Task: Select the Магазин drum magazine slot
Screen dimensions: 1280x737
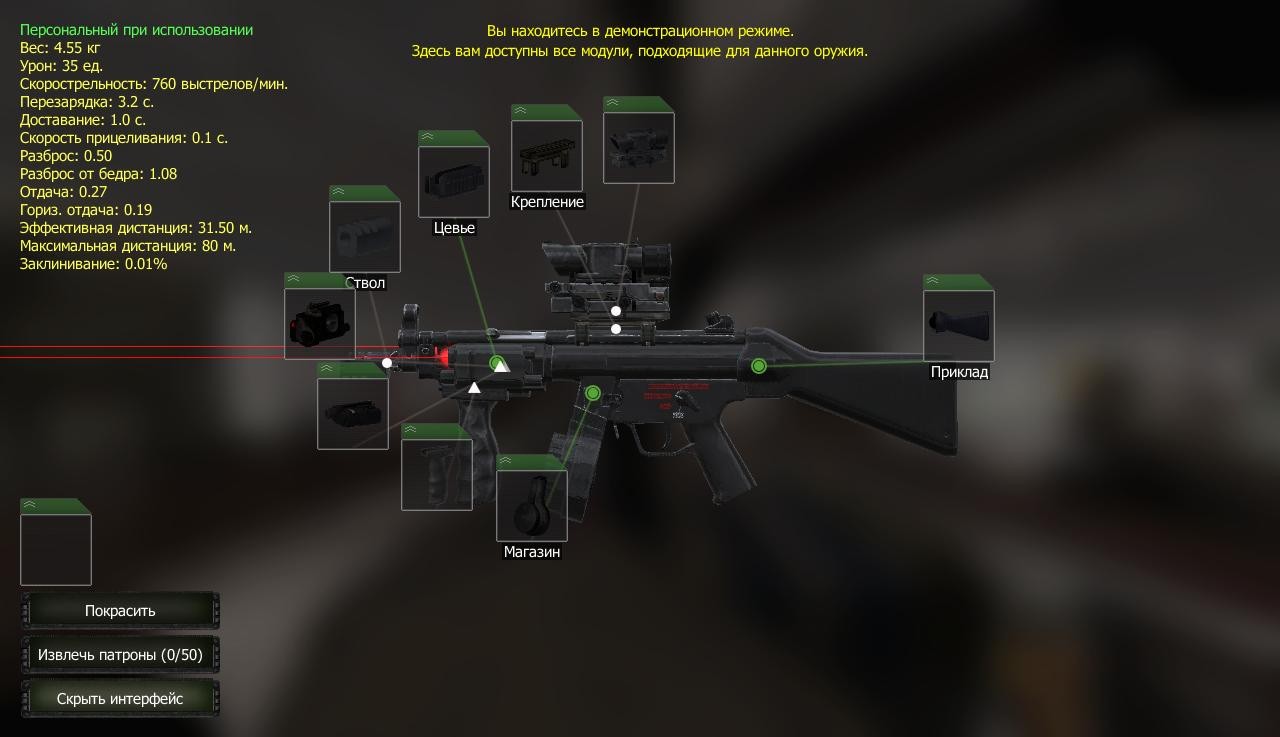Action: pyautogui.click(x=532, y=506)
